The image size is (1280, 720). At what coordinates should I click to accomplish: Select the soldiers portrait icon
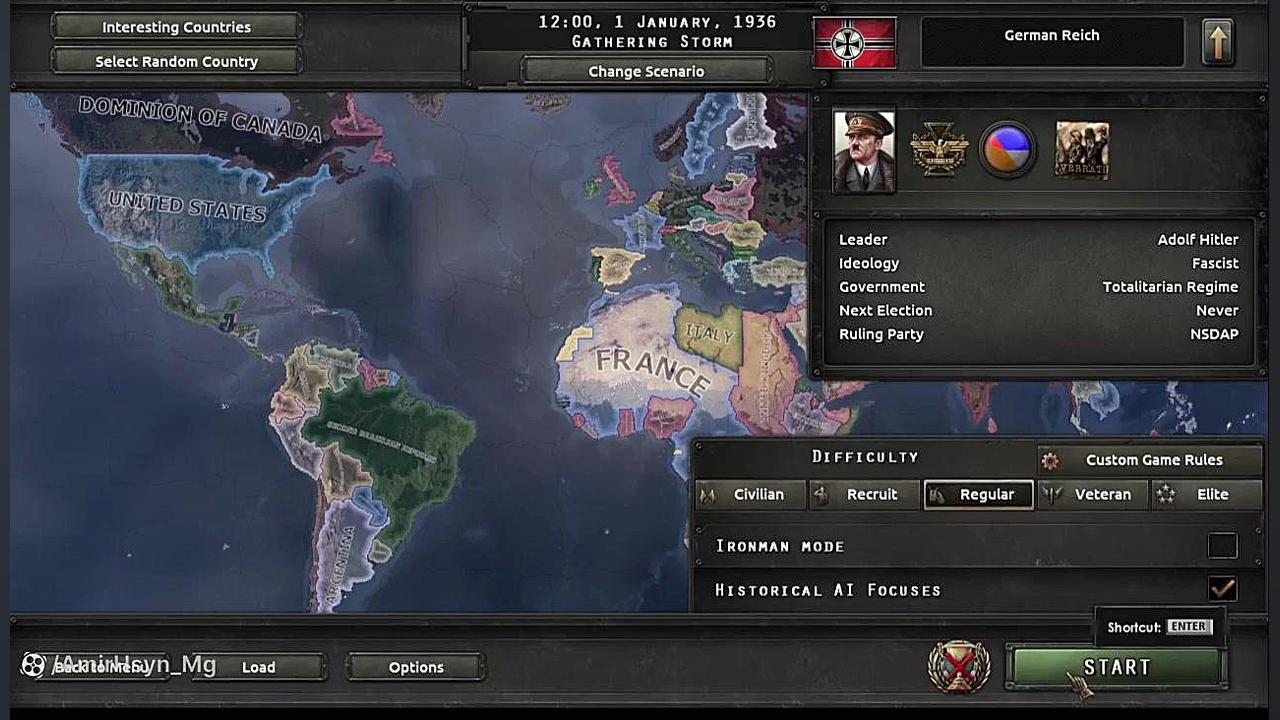coord(1082,151)
